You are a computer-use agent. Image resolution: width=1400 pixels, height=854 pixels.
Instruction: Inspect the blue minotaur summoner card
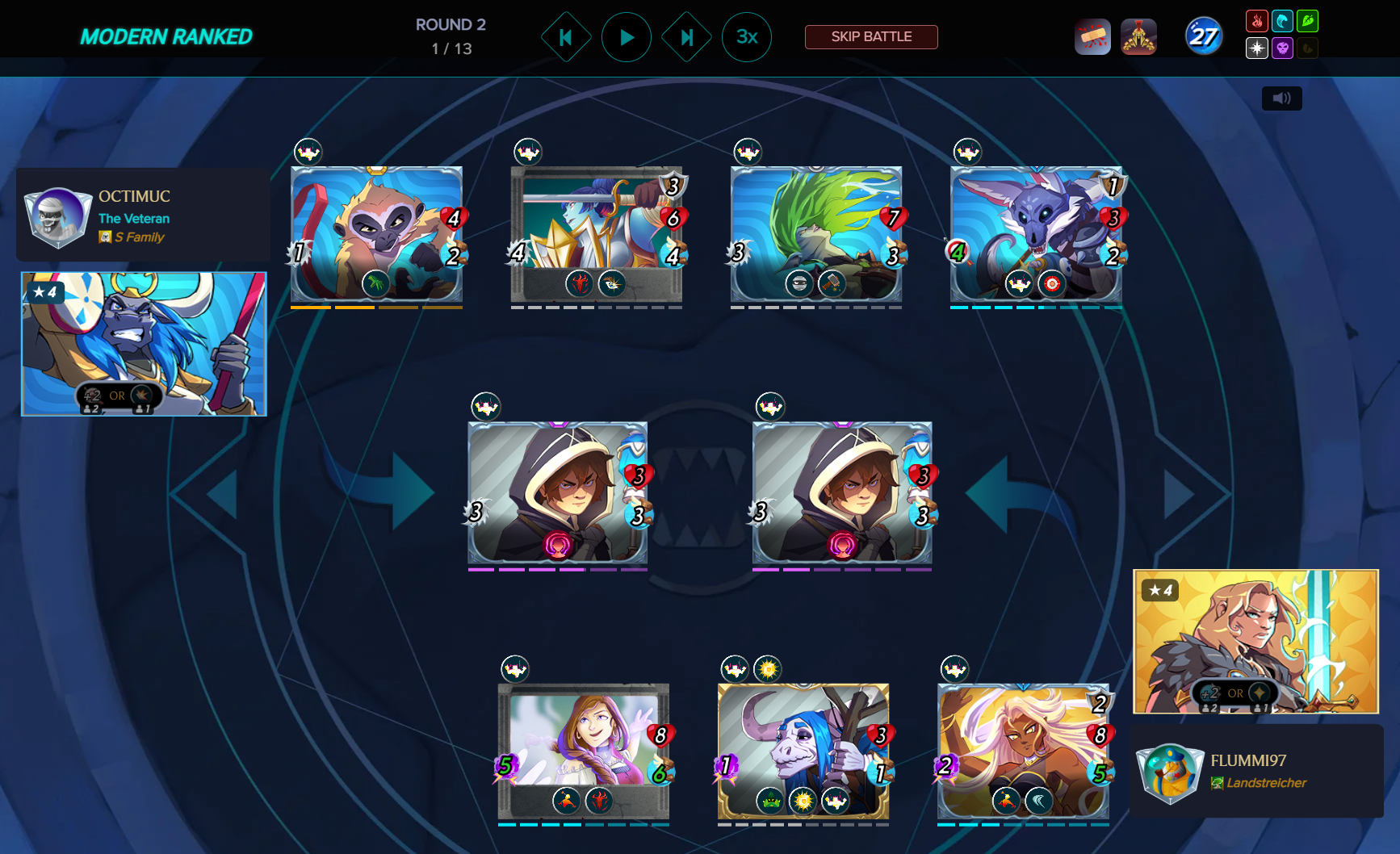point(144,344)
